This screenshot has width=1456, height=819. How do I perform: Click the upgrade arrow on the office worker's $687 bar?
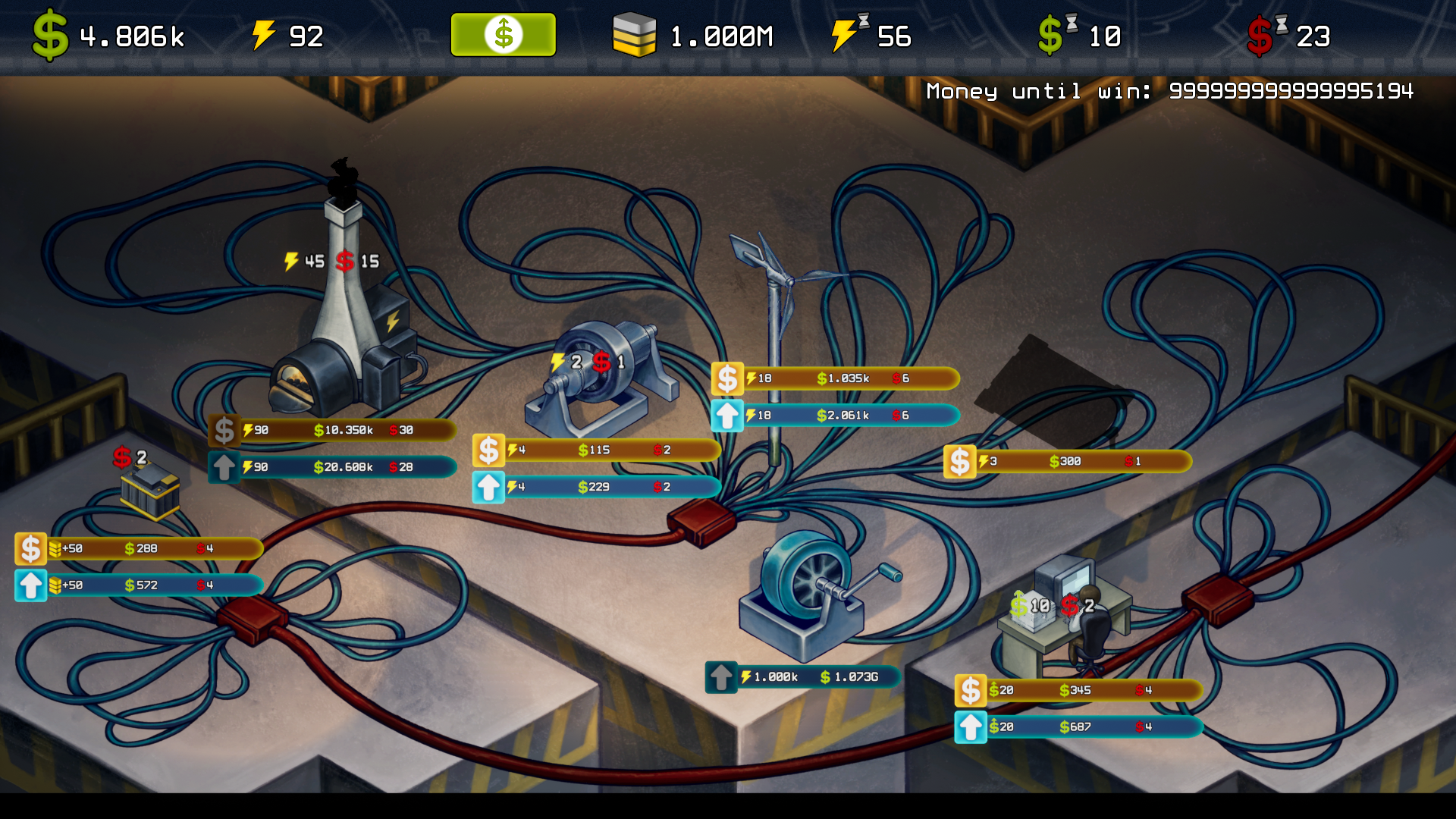coord(970,727)
